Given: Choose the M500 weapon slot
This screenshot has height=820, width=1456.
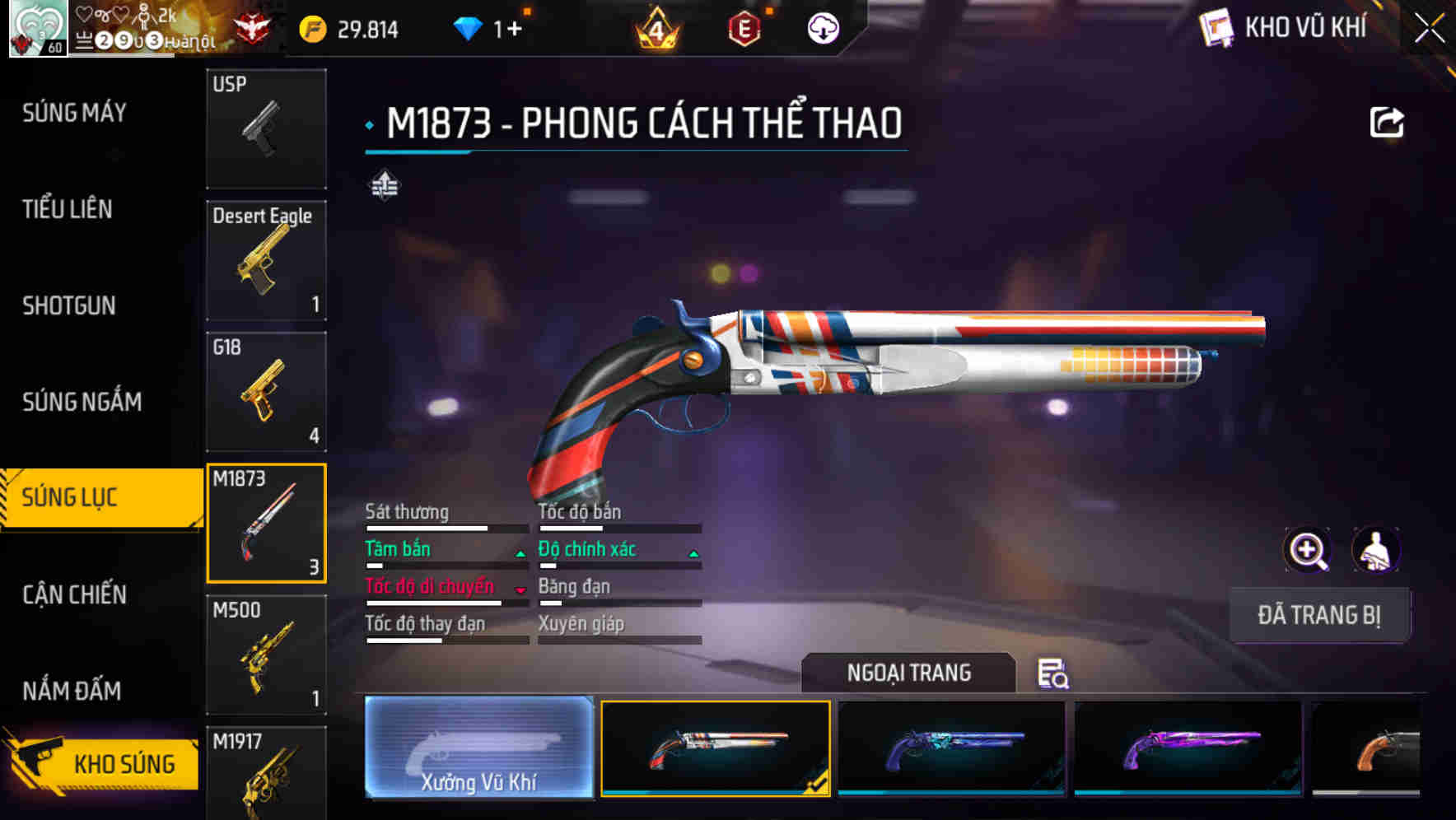Looking at the screenshot, I should [266, 655].
